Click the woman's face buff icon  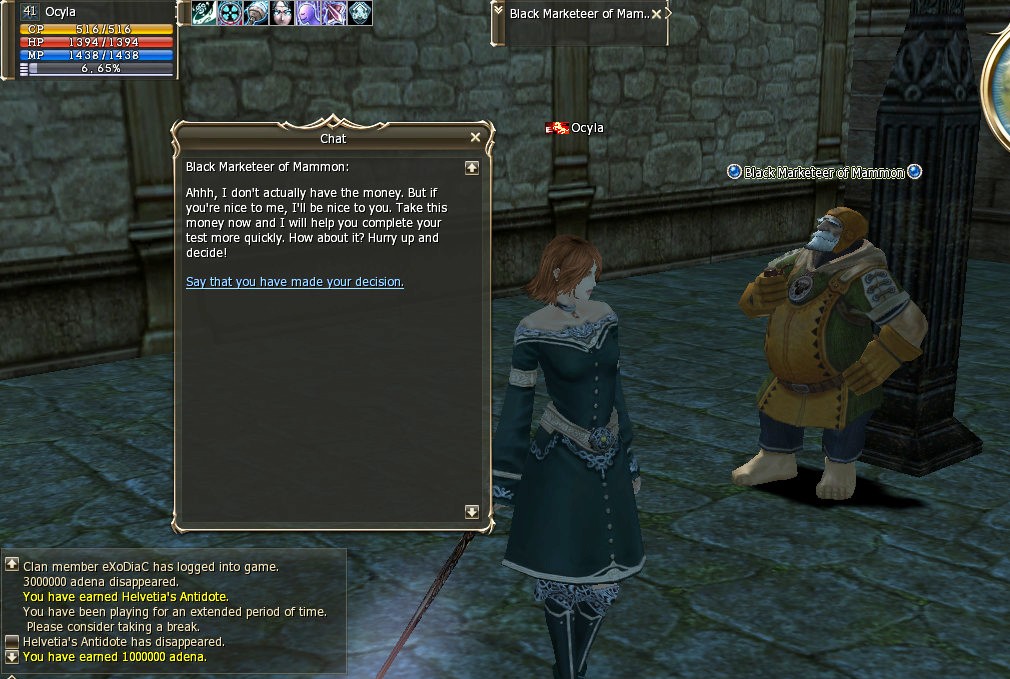pos(283,13)
